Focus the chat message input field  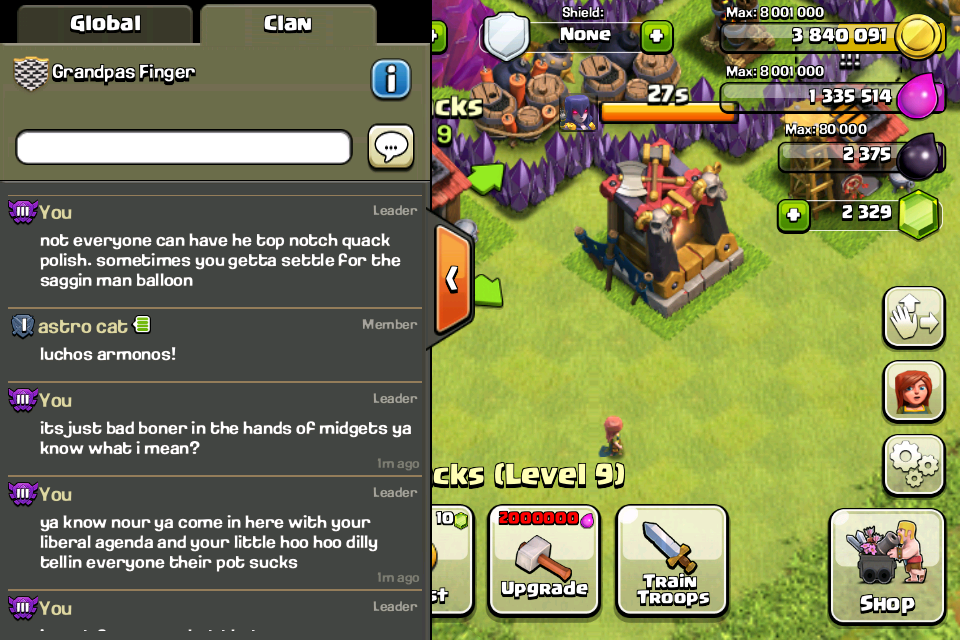184,148
